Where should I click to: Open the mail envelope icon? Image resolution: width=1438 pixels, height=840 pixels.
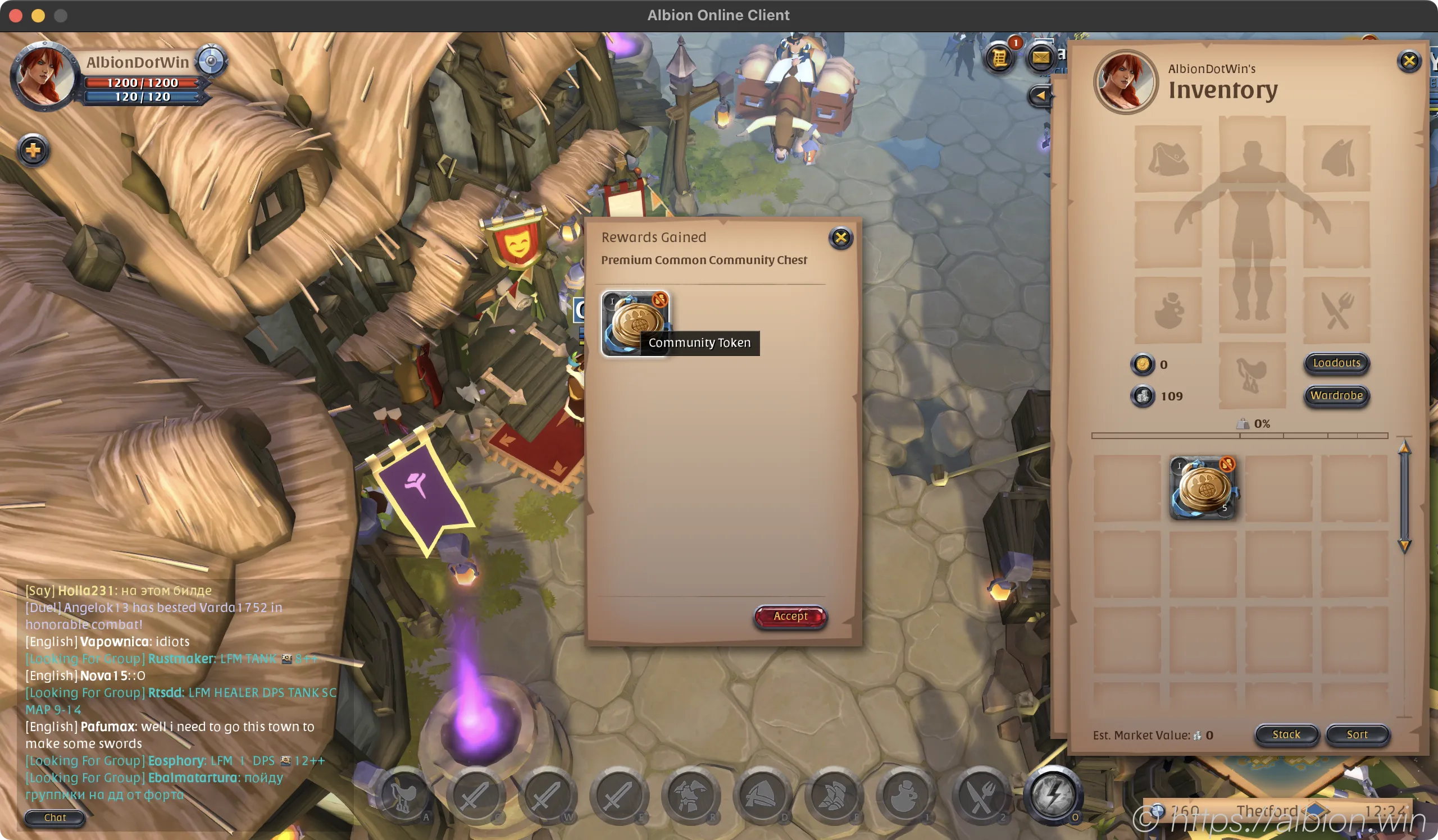pyautogui.click(x=1040, y=58)
